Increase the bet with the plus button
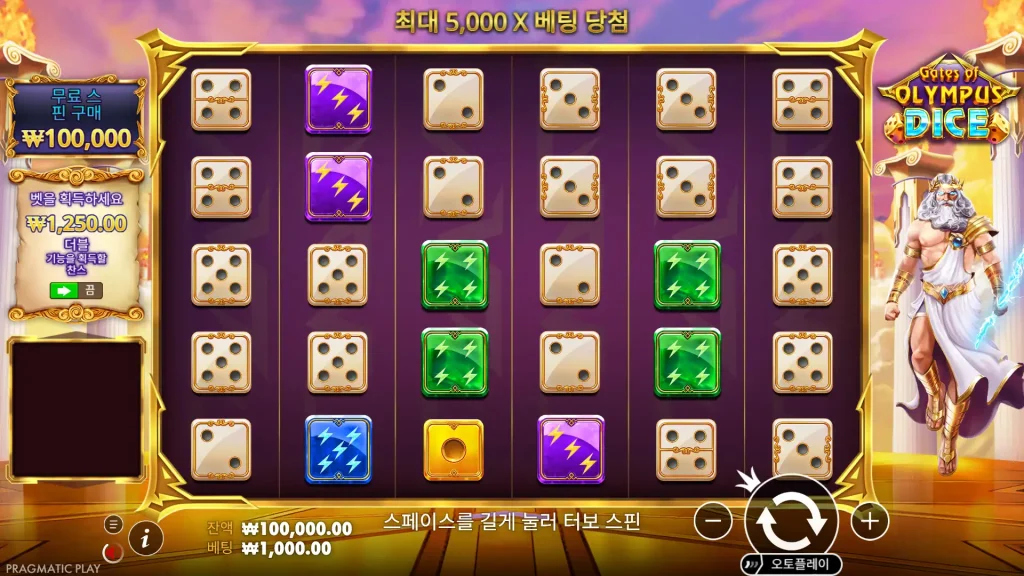Screen dimensions: 1024x576 tap(870, 520)
